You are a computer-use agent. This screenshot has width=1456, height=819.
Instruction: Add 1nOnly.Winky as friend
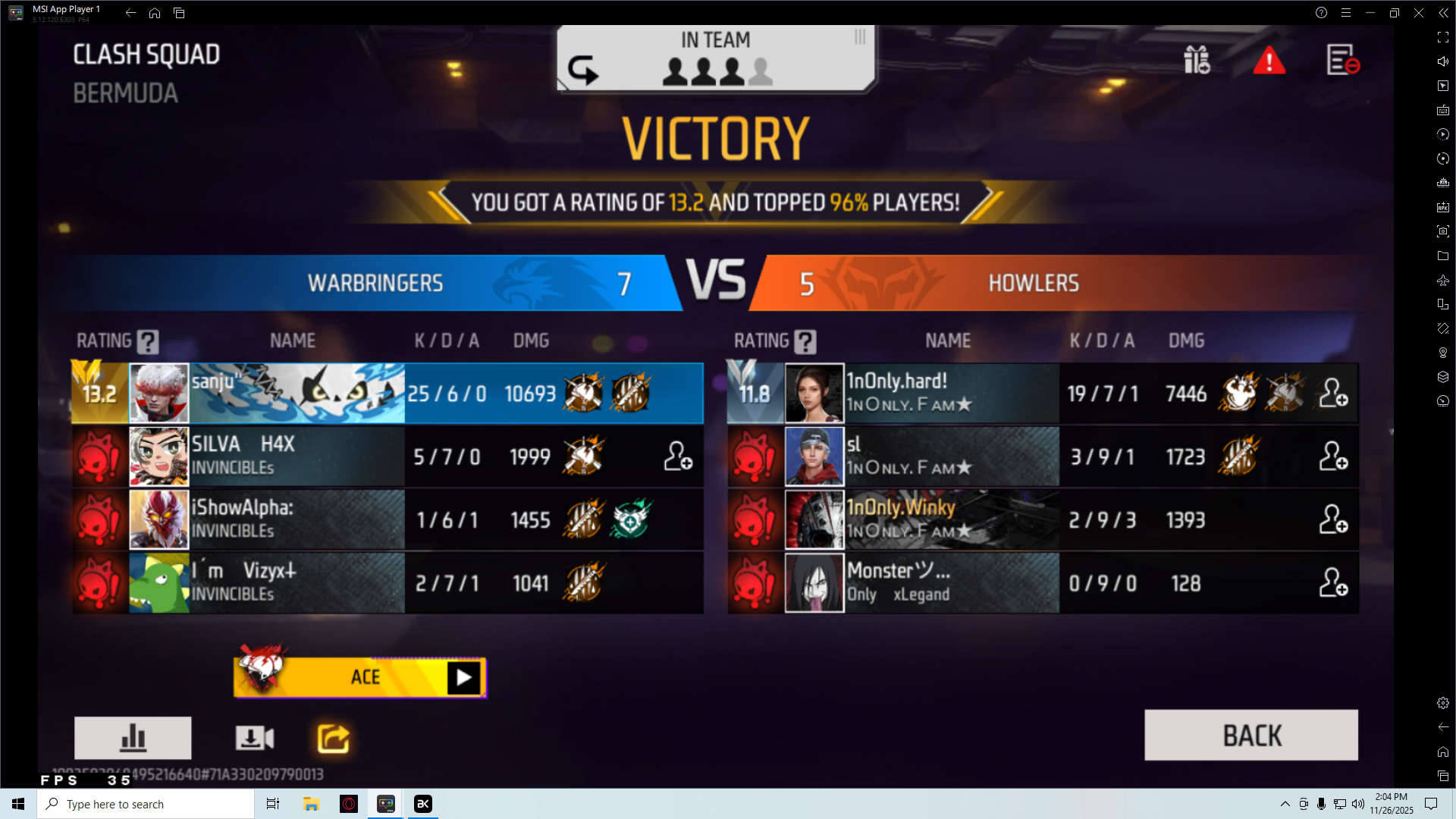point(1332,520)
